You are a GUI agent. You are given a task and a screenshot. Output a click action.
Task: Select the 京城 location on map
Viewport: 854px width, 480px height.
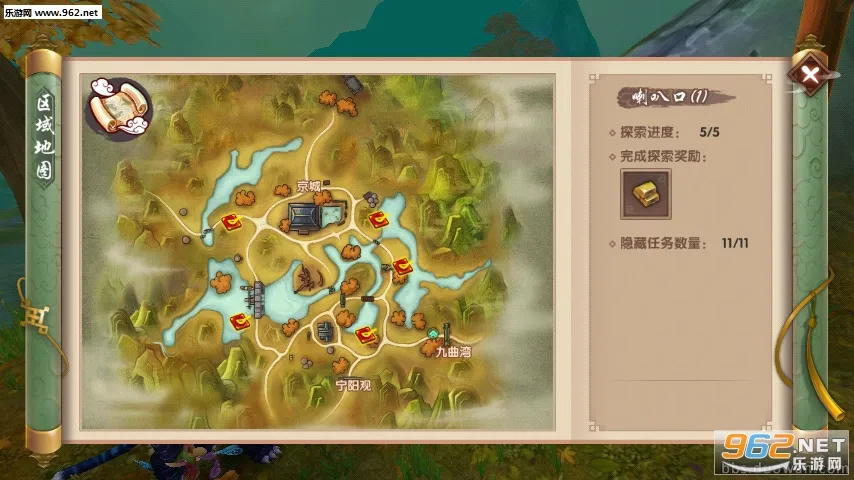(310, 187)
